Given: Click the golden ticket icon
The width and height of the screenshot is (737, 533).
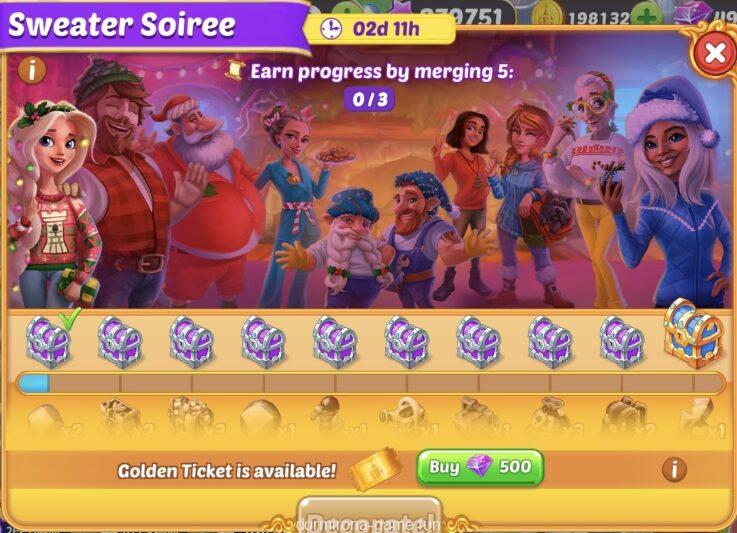Looking at the screenshot, I should tap(375, 468).
